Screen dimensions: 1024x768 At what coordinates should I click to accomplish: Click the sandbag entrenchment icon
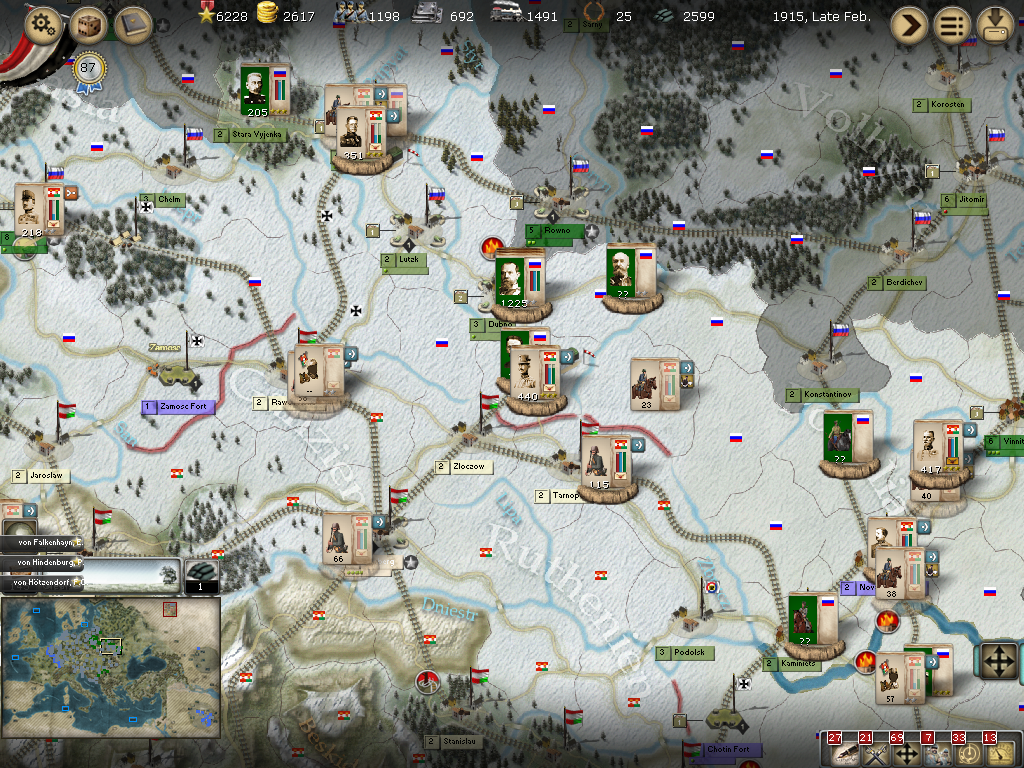(202, 574)
